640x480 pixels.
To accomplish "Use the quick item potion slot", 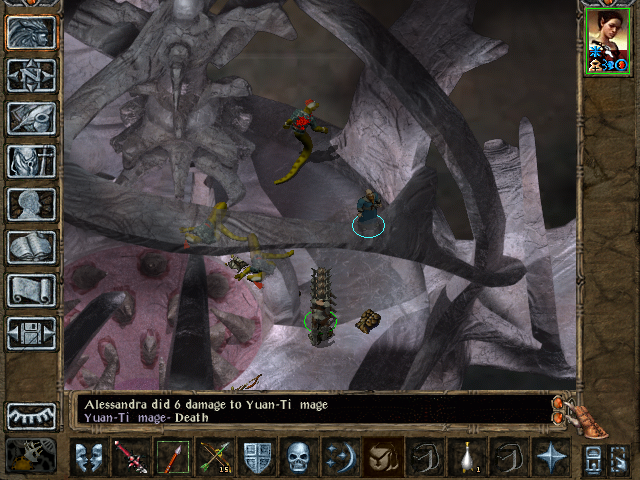I will [x=467, y=457].
